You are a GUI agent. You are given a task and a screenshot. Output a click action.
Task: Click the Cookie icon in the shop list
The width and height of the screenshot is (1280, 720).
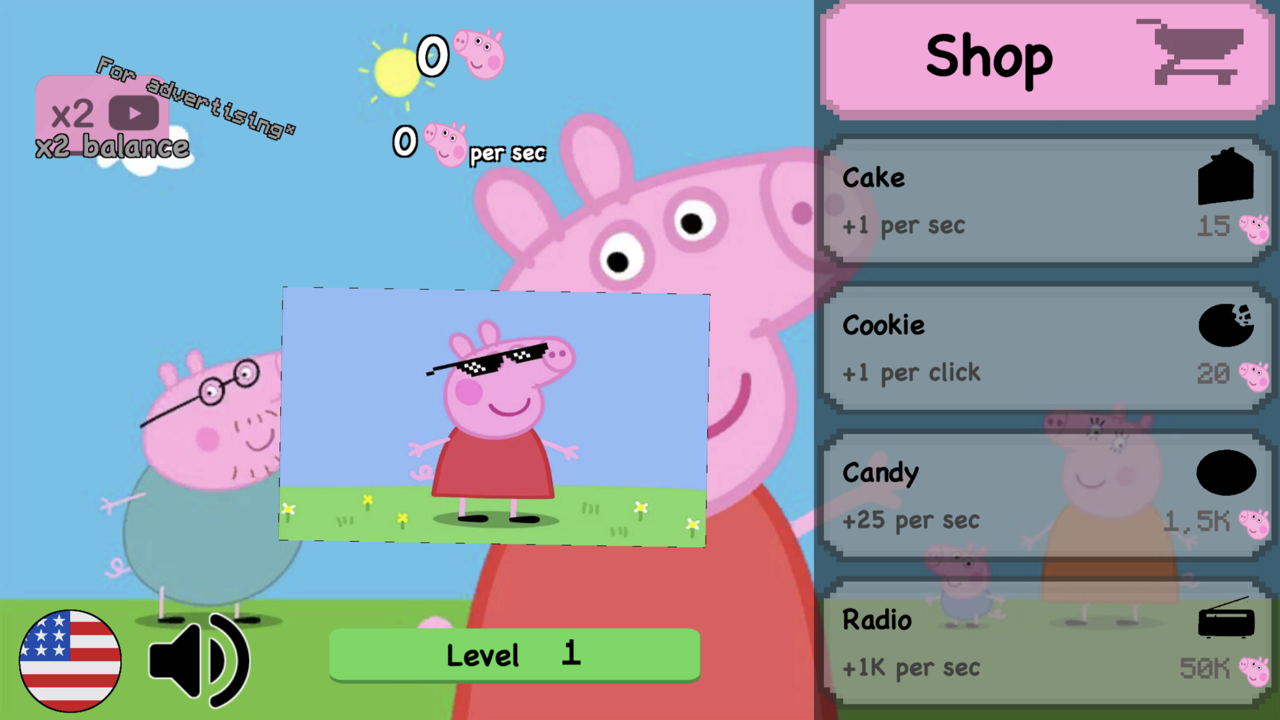(1226, 325)
